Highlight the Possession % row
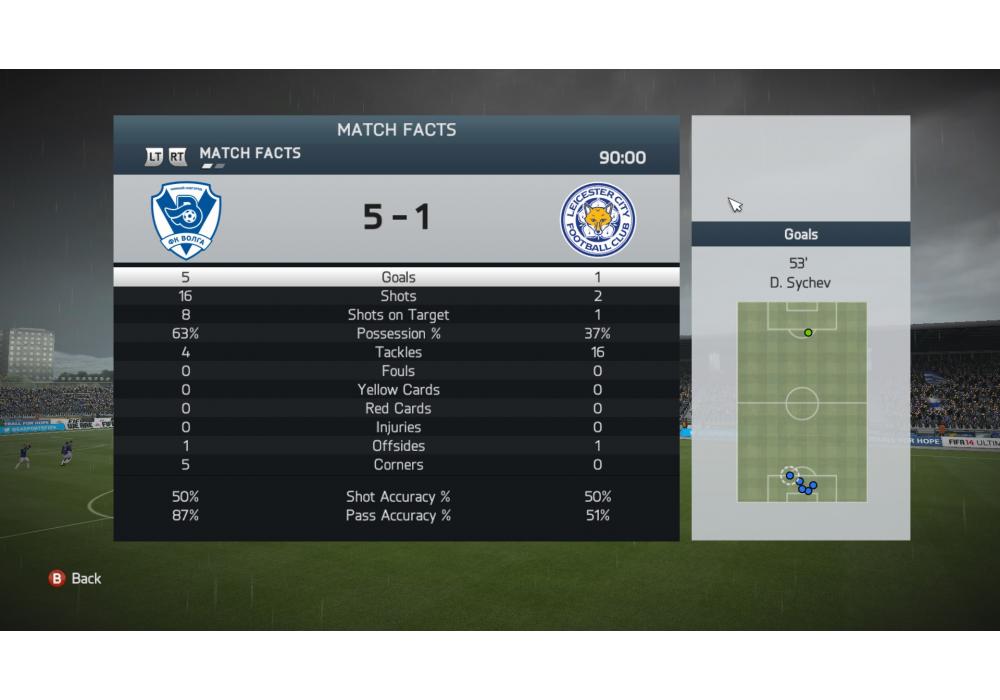Viewport: 1000px width, 700px height. click(x=398, y=334)
